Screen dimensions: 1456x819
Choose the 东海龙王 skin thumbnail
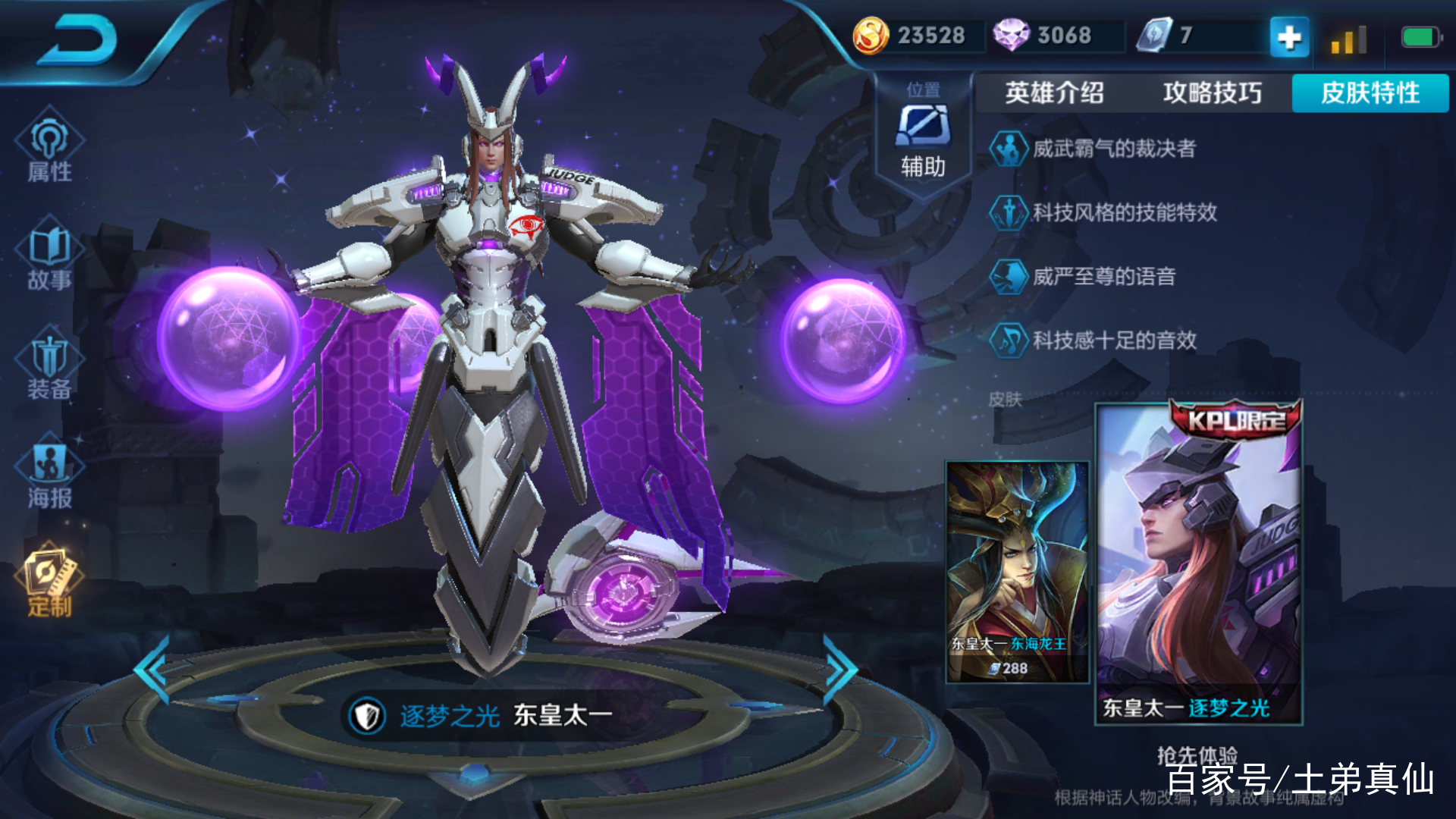coord(1016,572)
